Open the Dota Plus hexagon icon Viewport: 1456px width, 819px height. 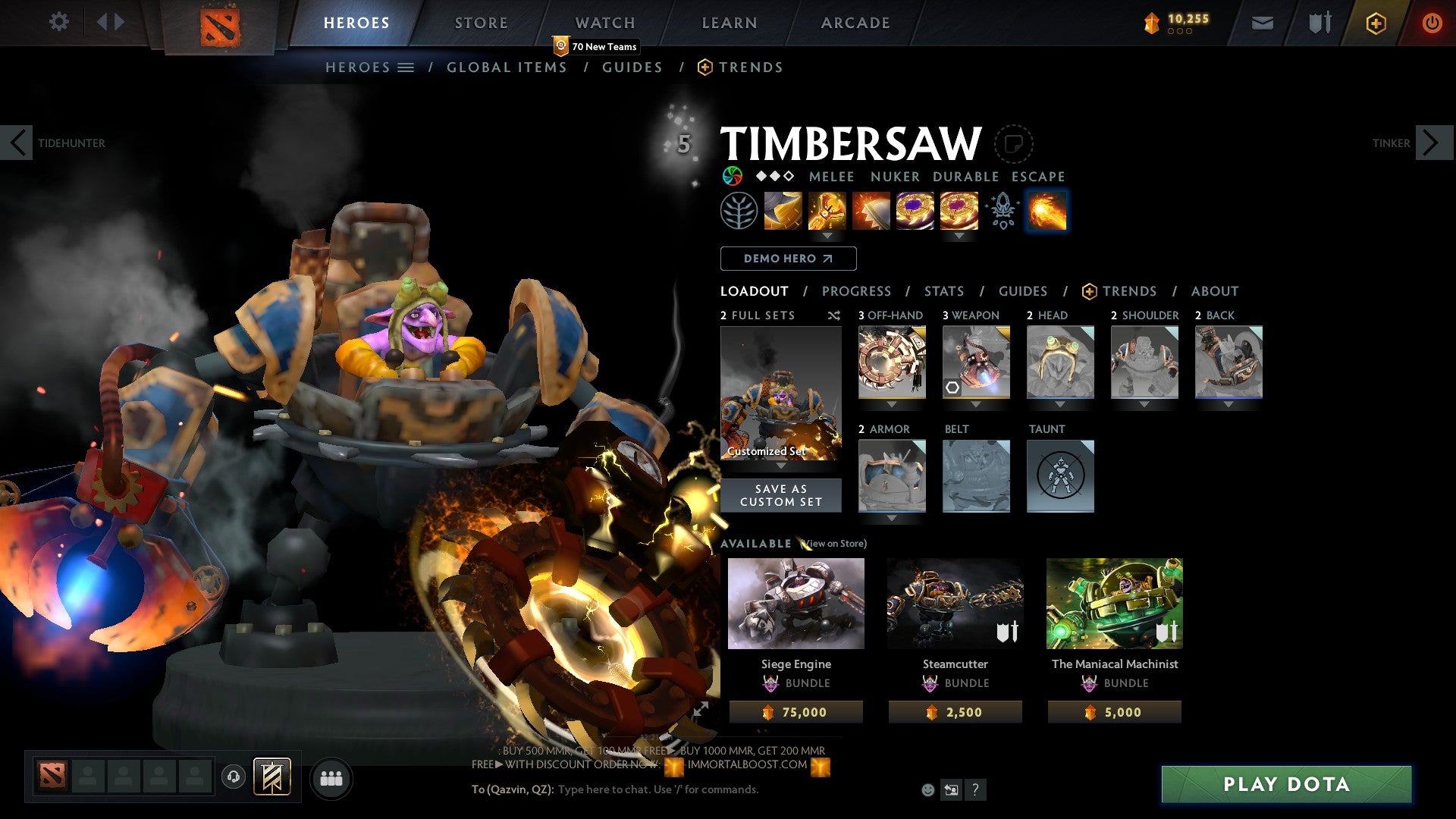pos(1376,23)
